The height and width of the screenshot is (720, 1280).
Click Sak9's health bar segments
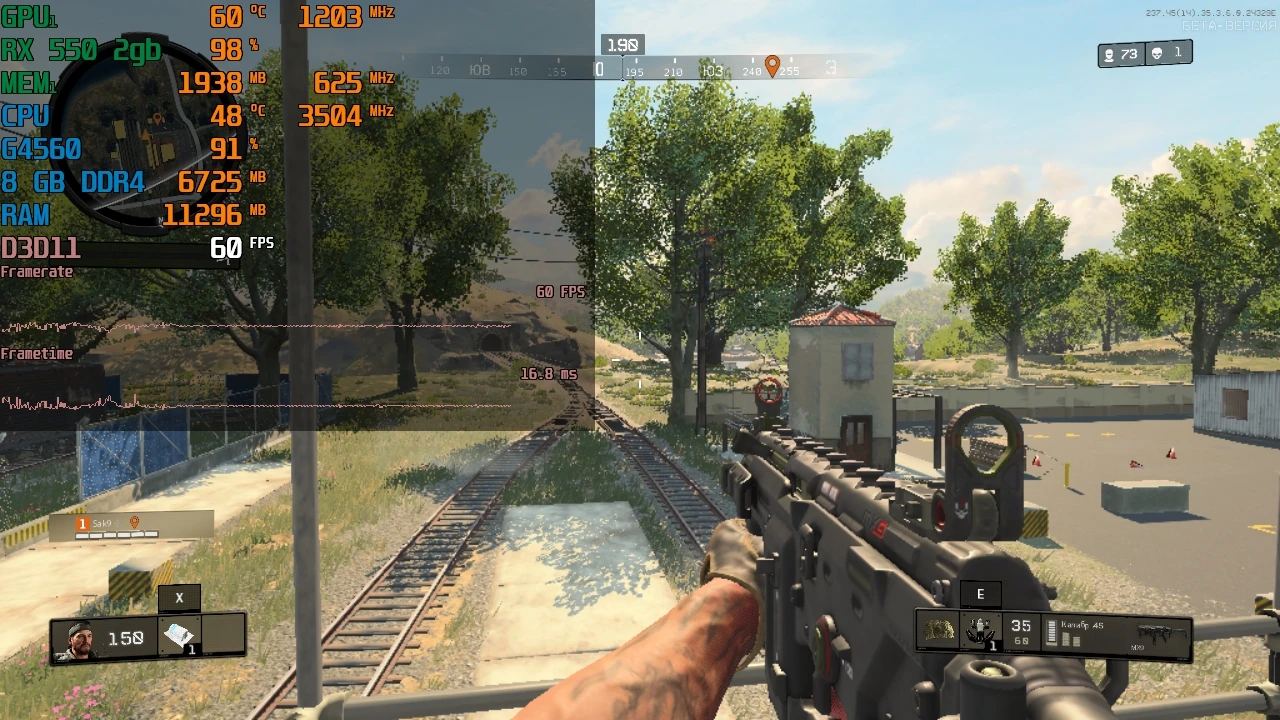tap(118, 534)
